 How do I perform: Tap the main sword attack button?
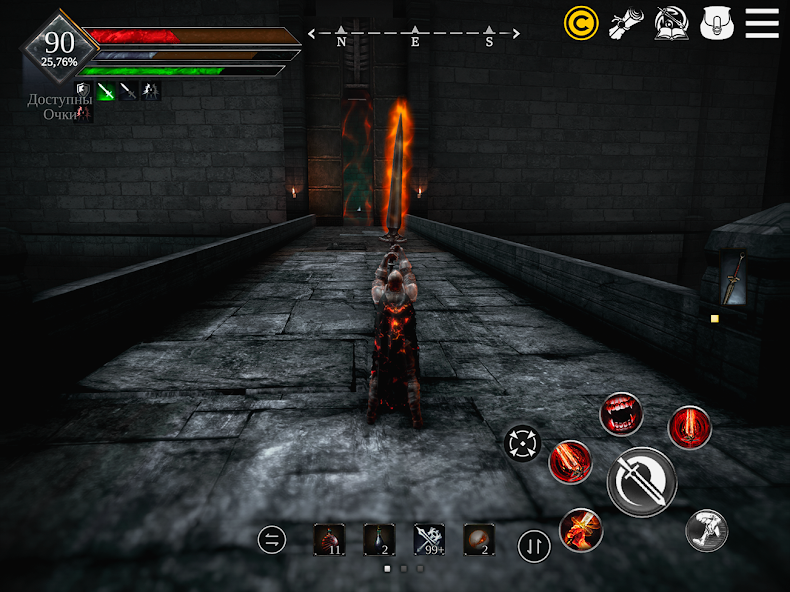(x=641, y=482)
